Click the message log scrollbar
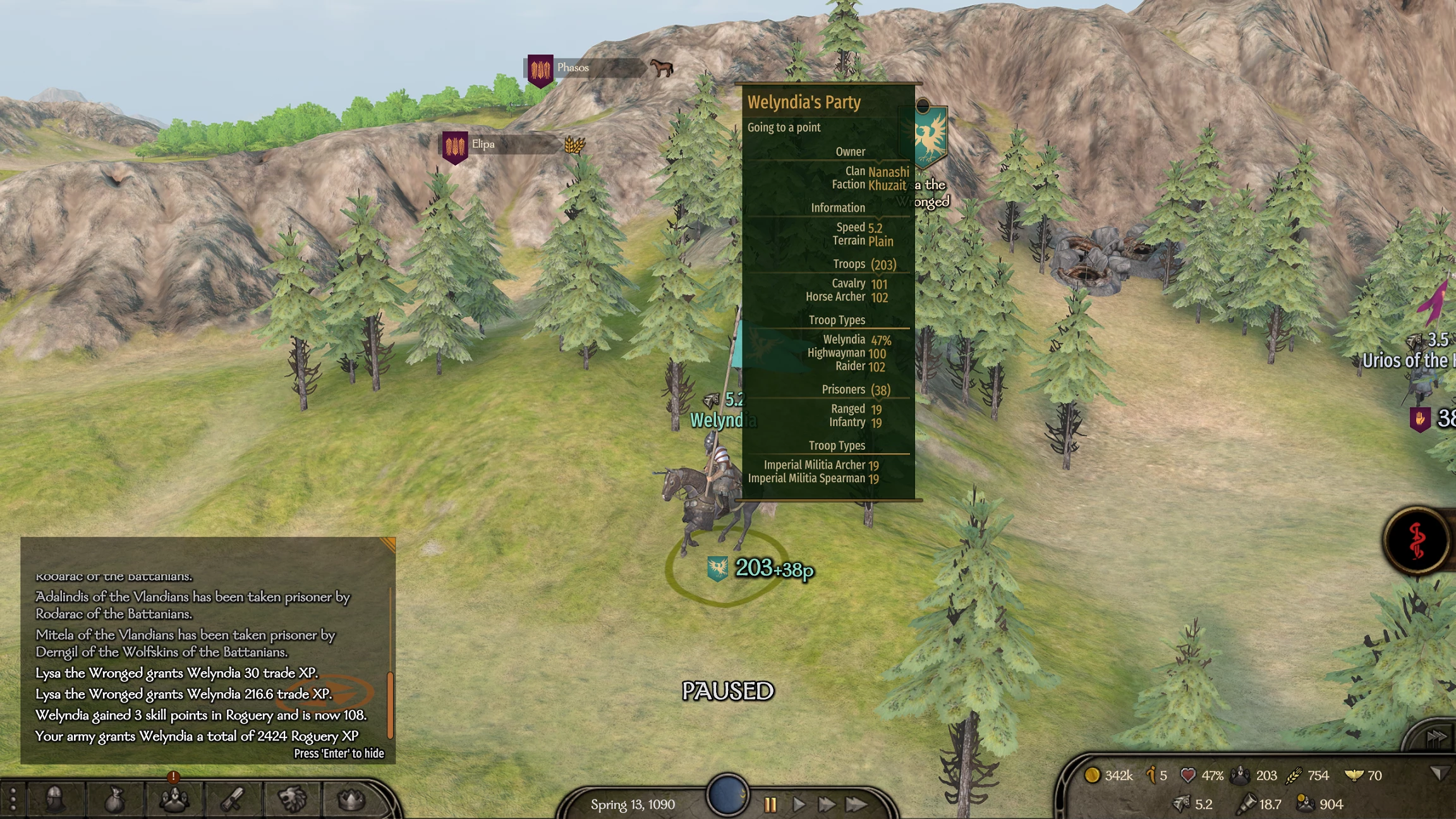 click(x=390, y=703)
